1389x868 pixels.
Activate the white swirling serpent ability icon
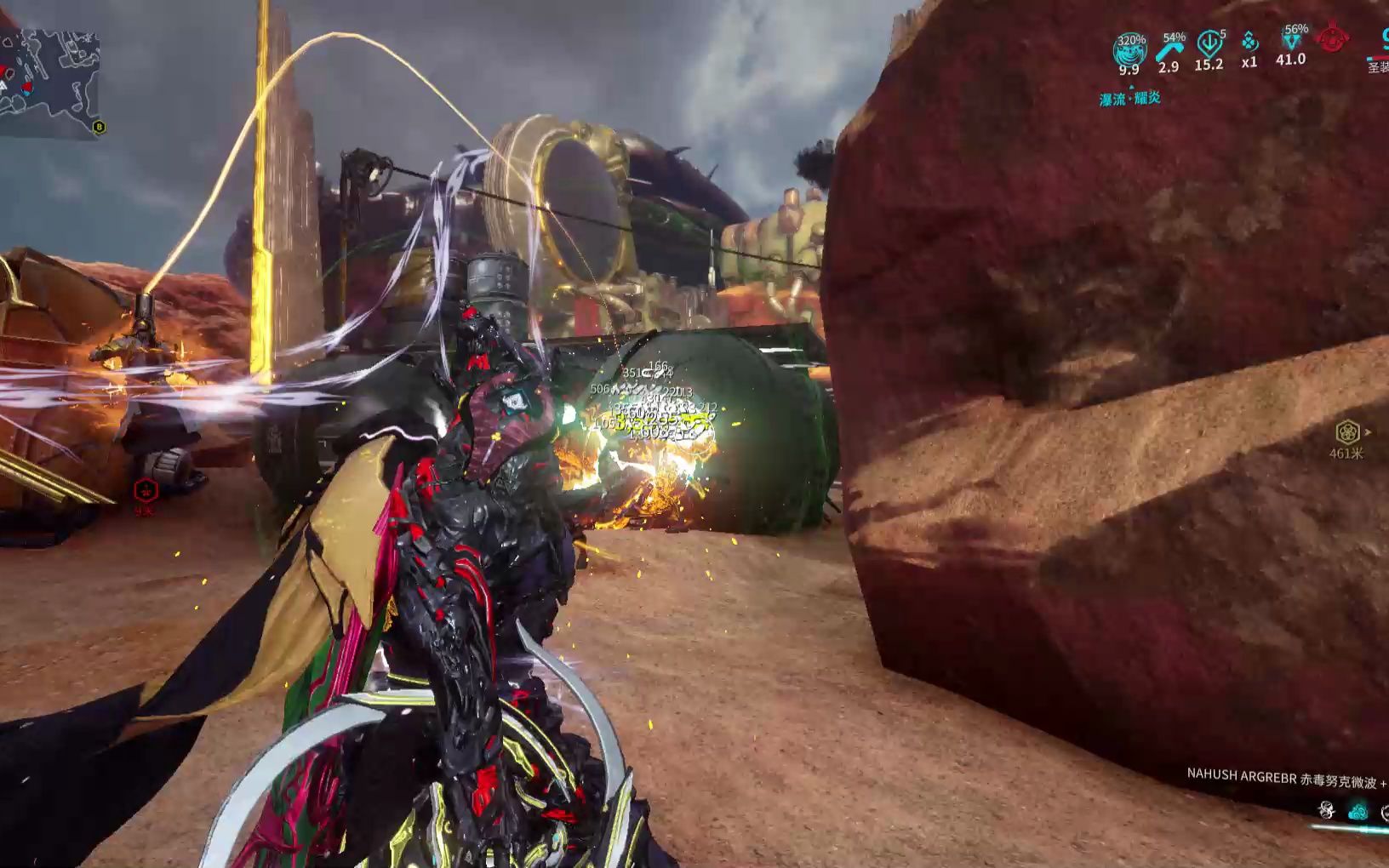(x=1326, y=809)
